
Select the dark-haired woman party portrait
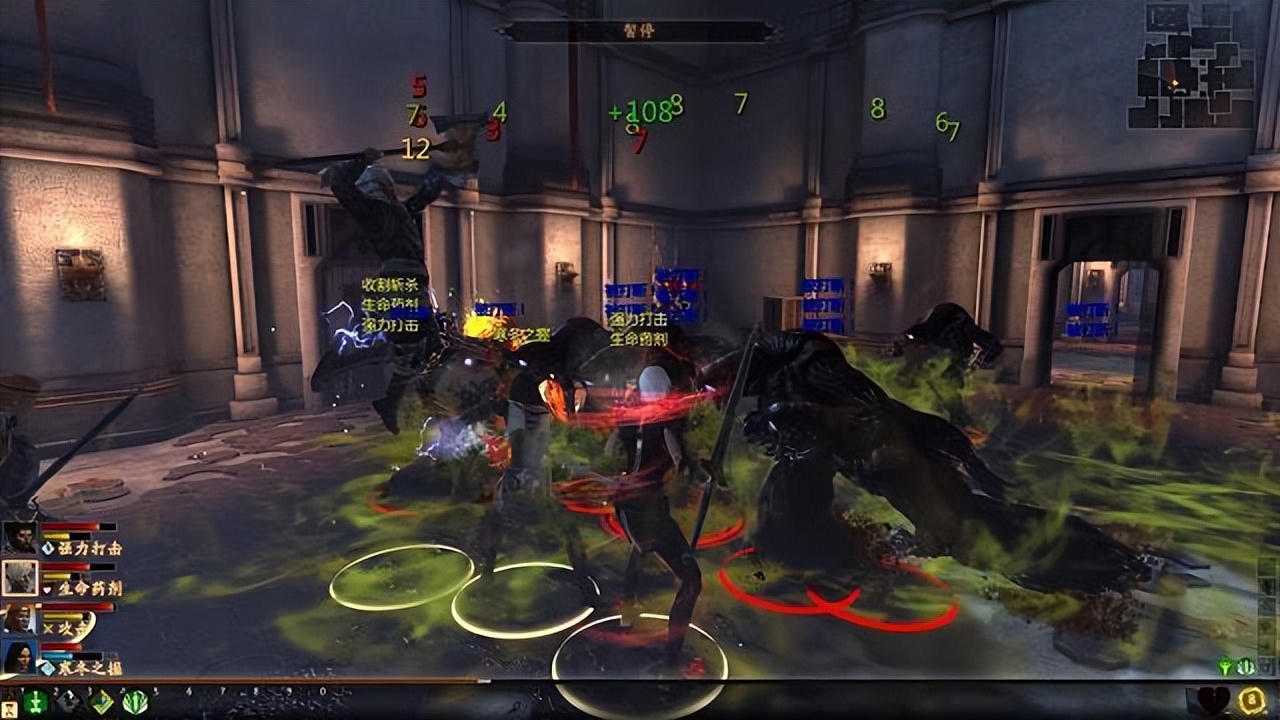point(19,657)
